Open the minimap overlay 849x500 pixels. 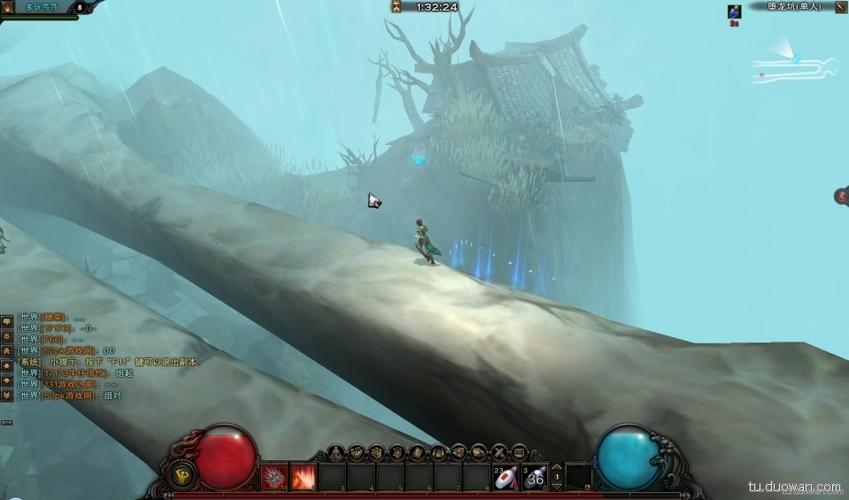[795, 63]
